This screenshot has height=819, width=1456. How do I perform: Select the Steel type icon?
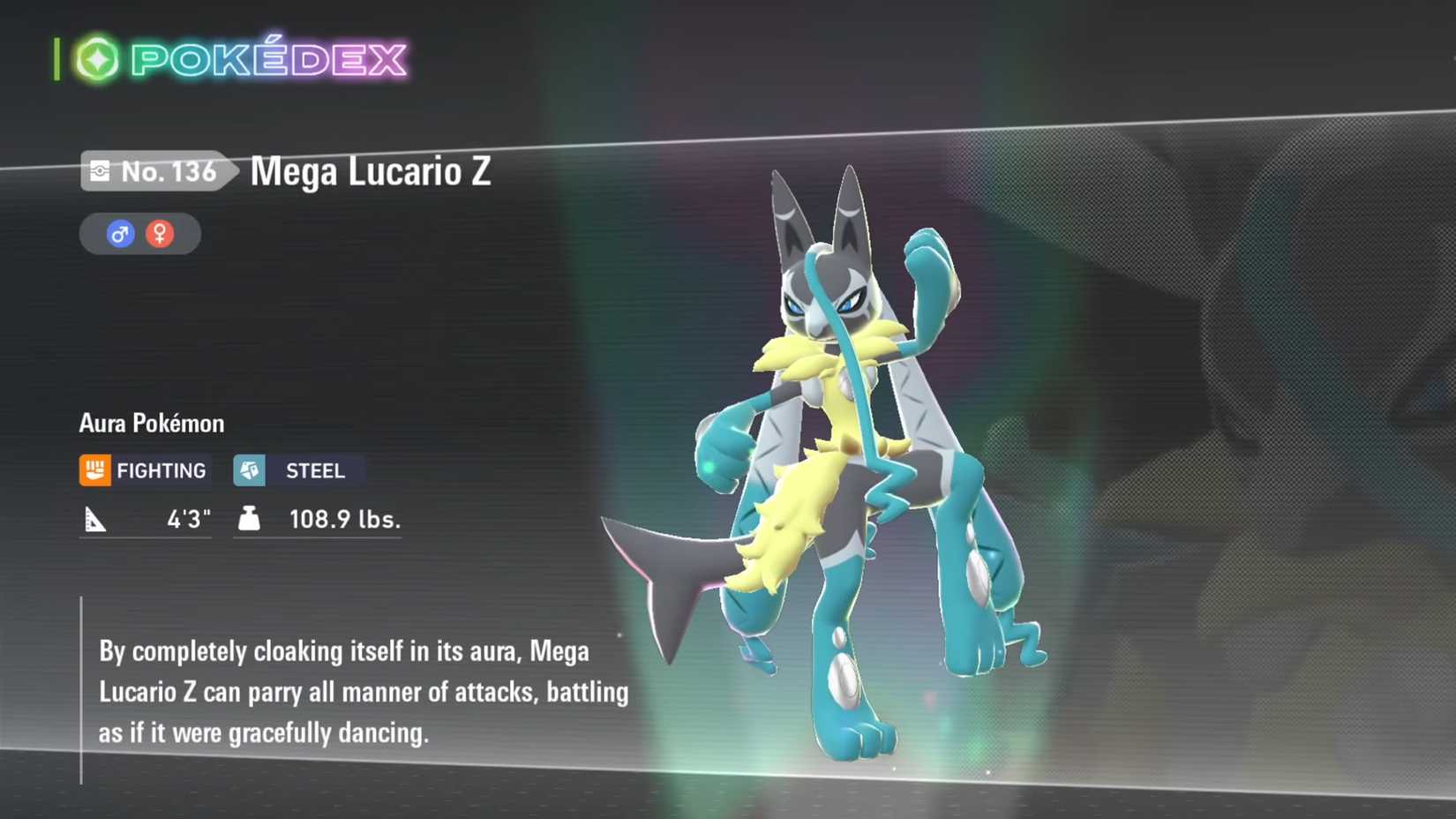[x=250, y=470]
